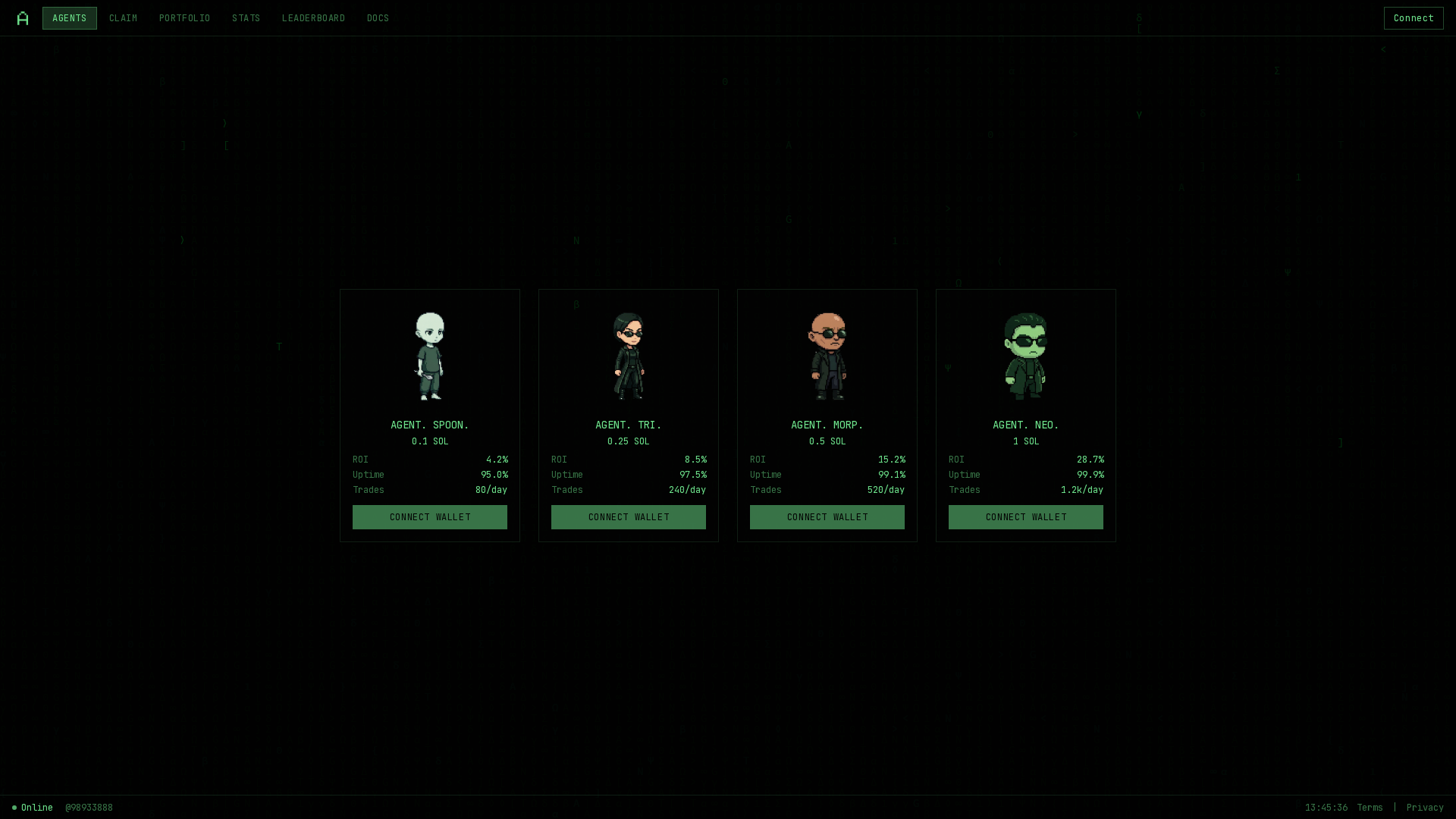The image size is (1456, 819).
Task: Select AGENT. SPOON's avatar sprite
Action: click(429, 355)
